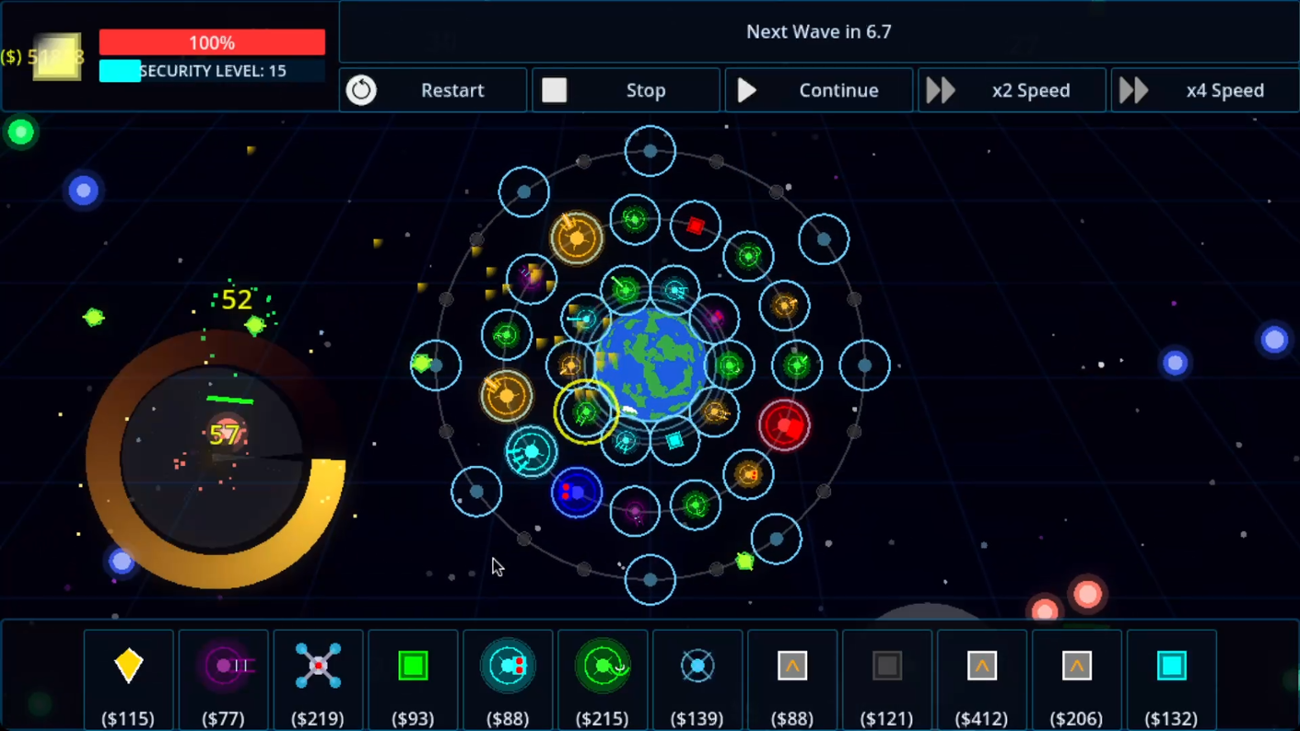The image size is (1300, 731).
Task: Click the red 100% health bar
Action: (x=211, y=42)
